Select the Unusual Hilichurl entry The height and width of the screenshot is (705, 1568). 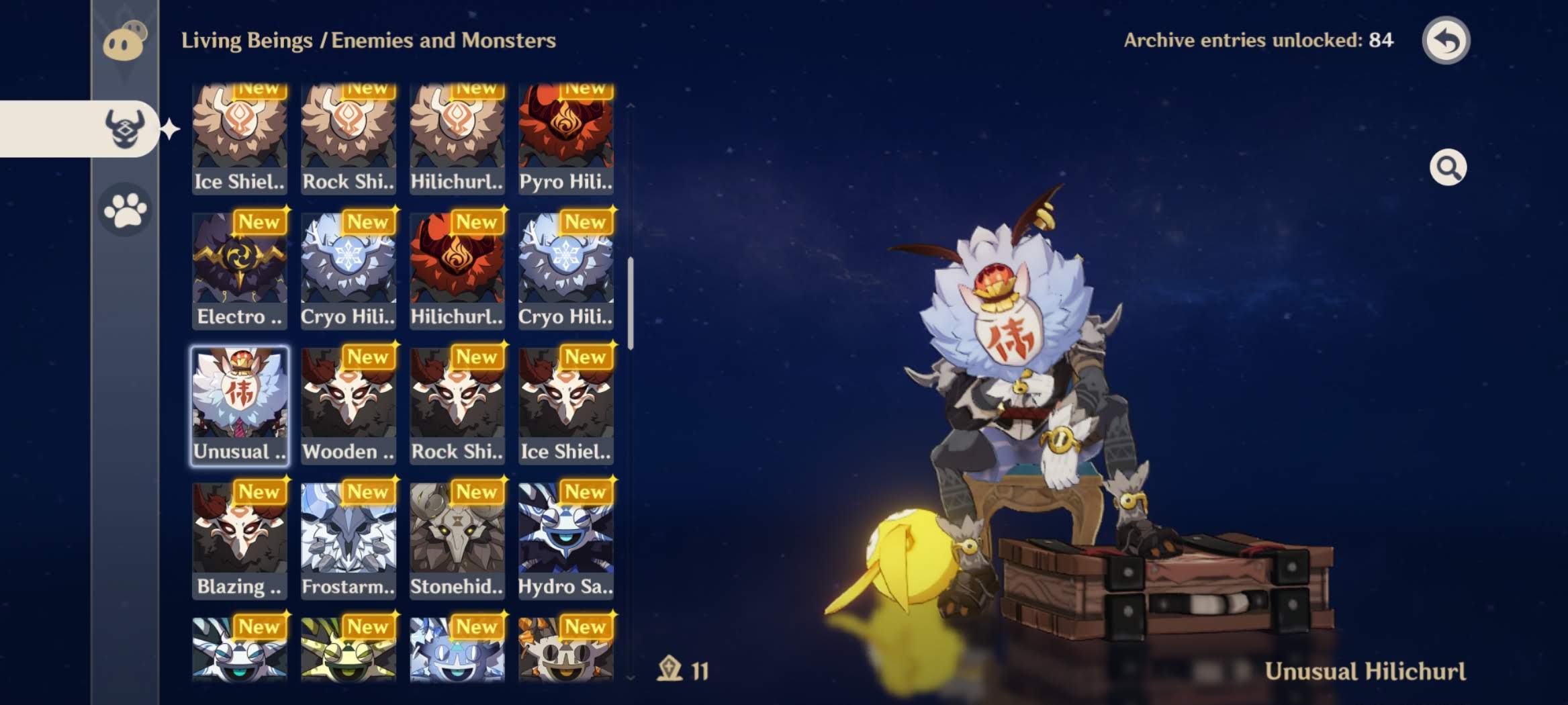[240, 406]
